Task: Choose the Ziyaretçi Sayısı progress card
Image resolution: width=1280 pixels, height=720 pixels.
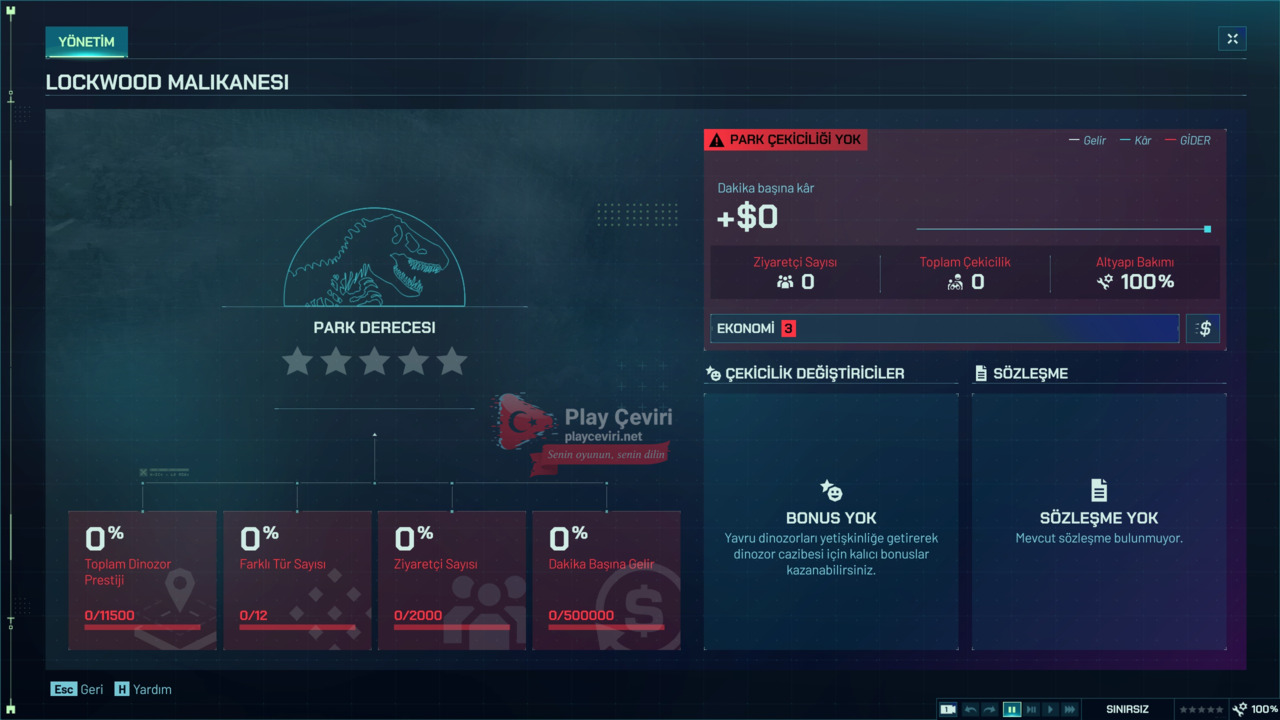Action: pos(452,580)
